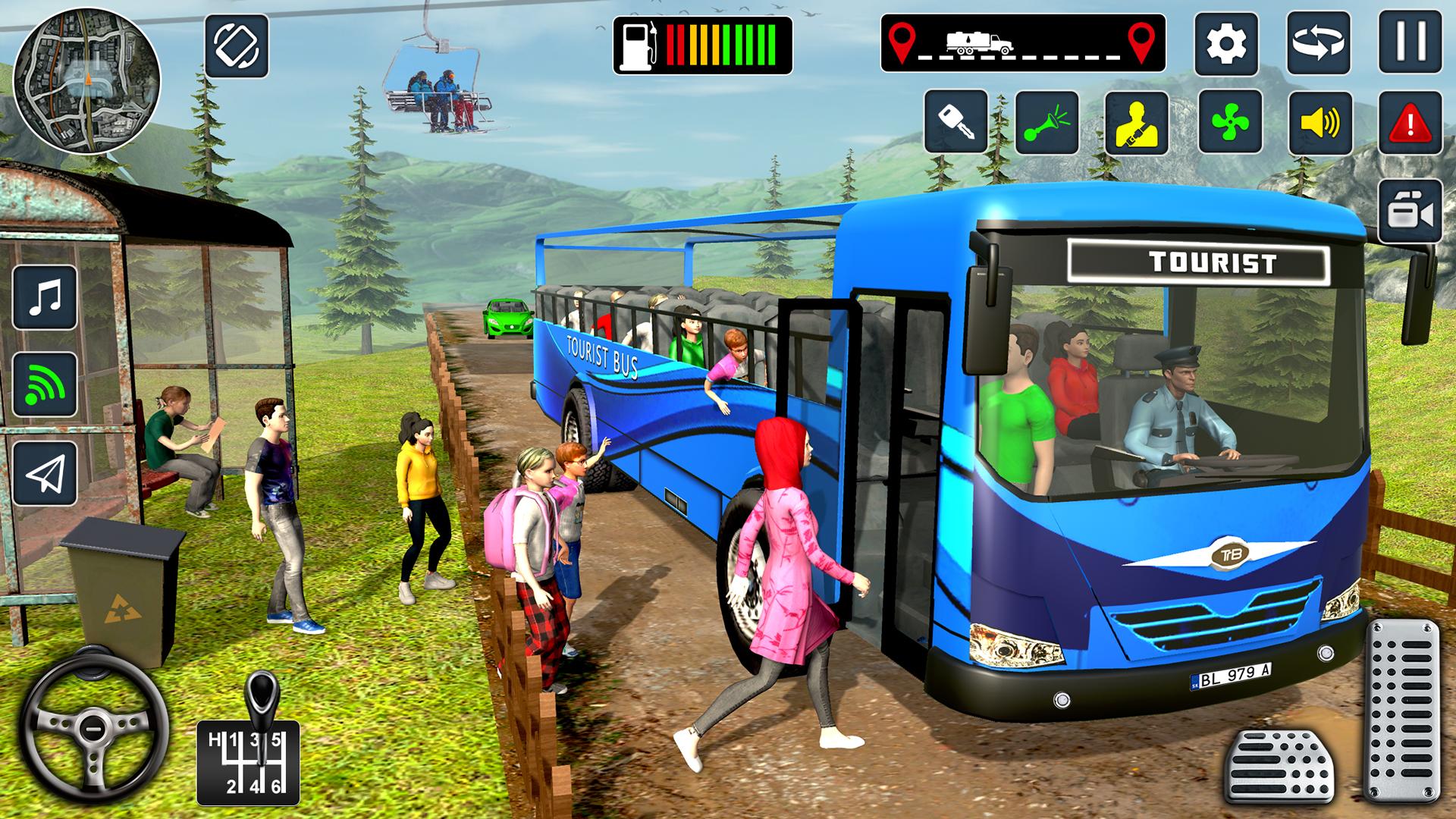Viewport: 1456px width, 819px height.
Task: Step on the accelerator pedal
Action: coord(1401,709)
